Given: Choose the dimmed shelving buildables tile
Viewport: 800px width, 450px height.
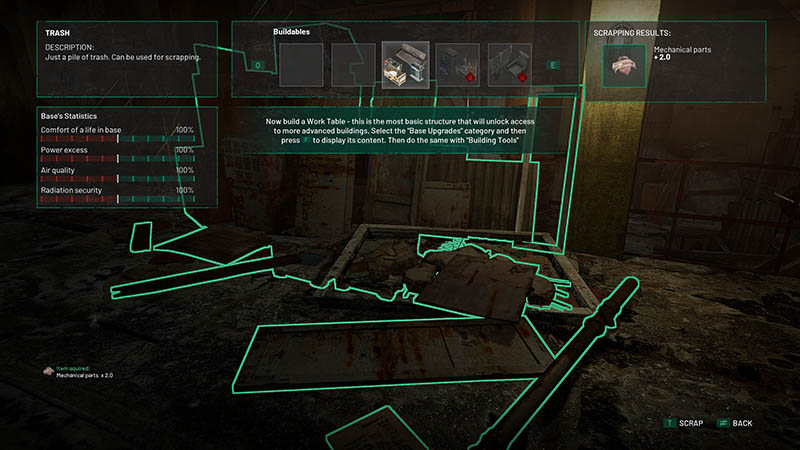Looking at the screenshot, I should (459, 65).
